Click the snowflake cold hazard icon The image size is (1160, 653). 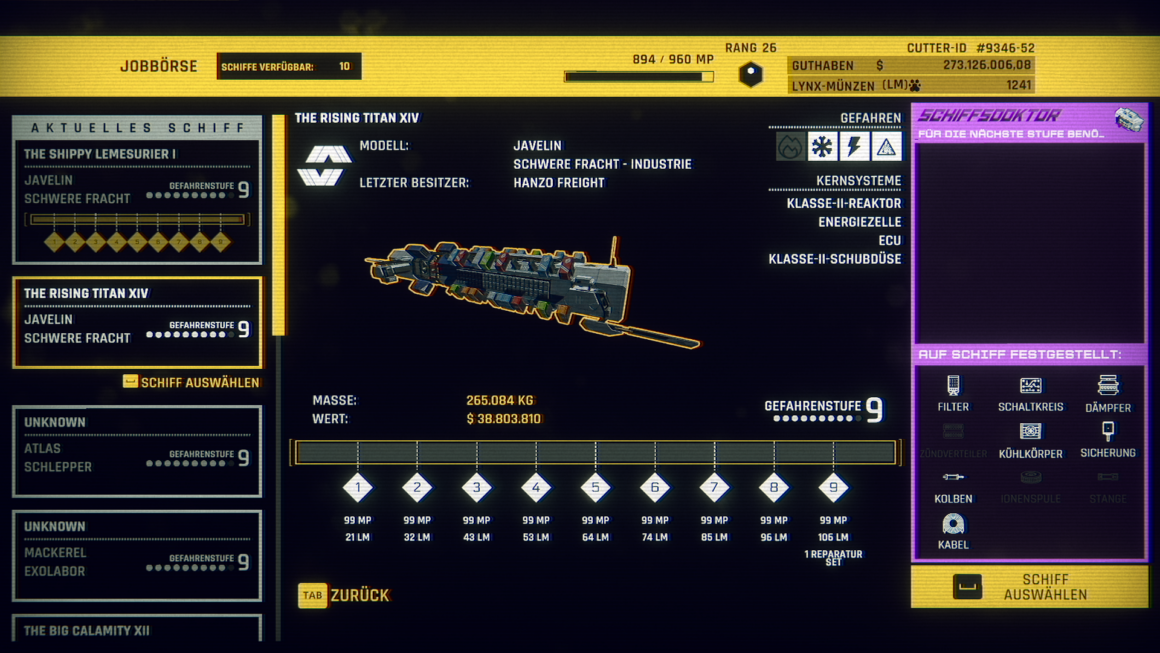click(x=822, y=147)
